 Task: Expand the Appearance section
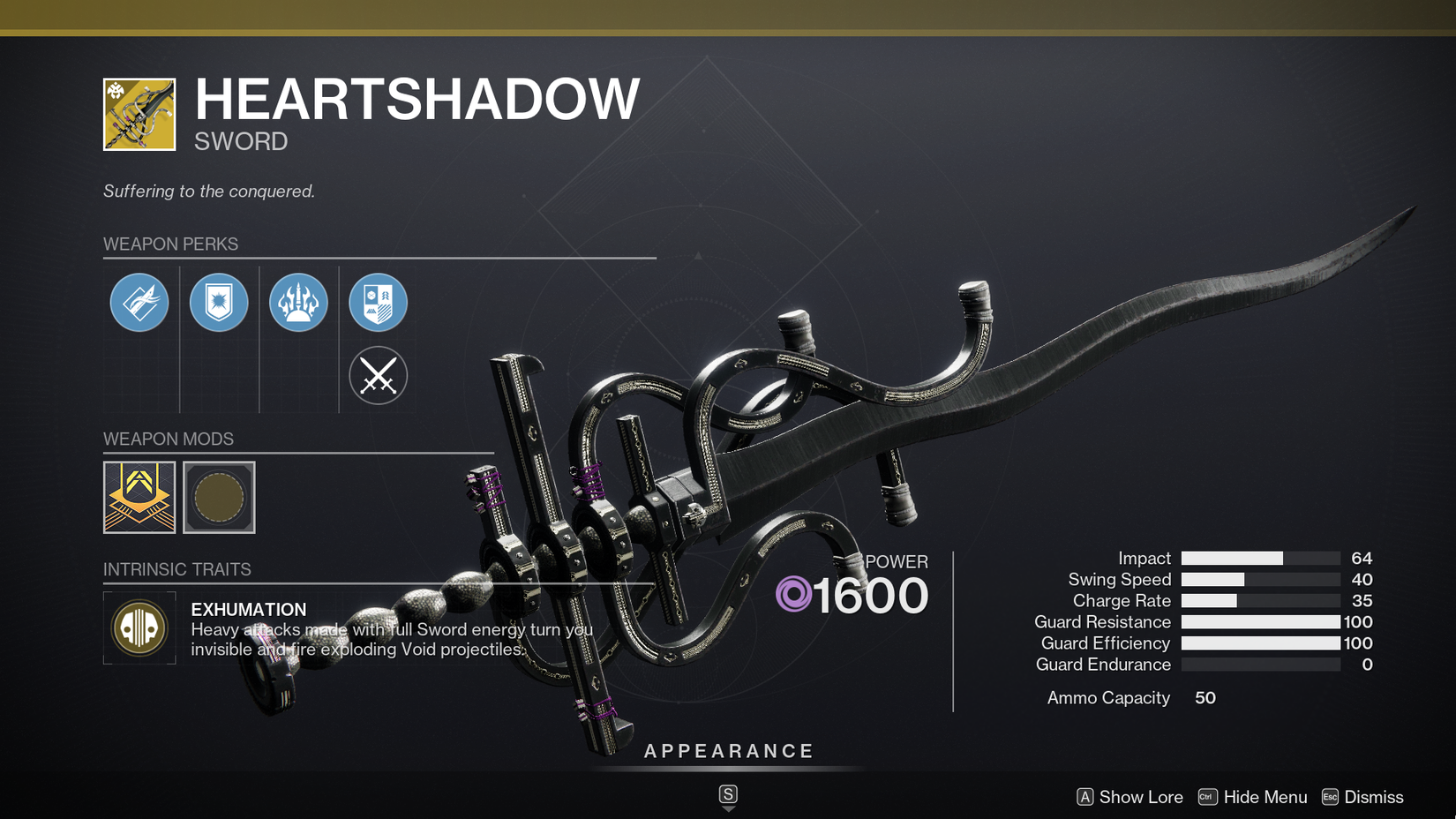pos(728,751)
